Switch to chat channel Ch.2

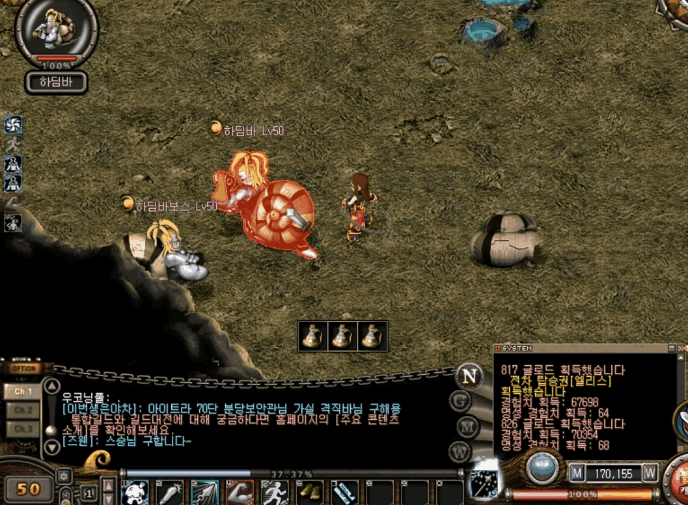[23, 411]
